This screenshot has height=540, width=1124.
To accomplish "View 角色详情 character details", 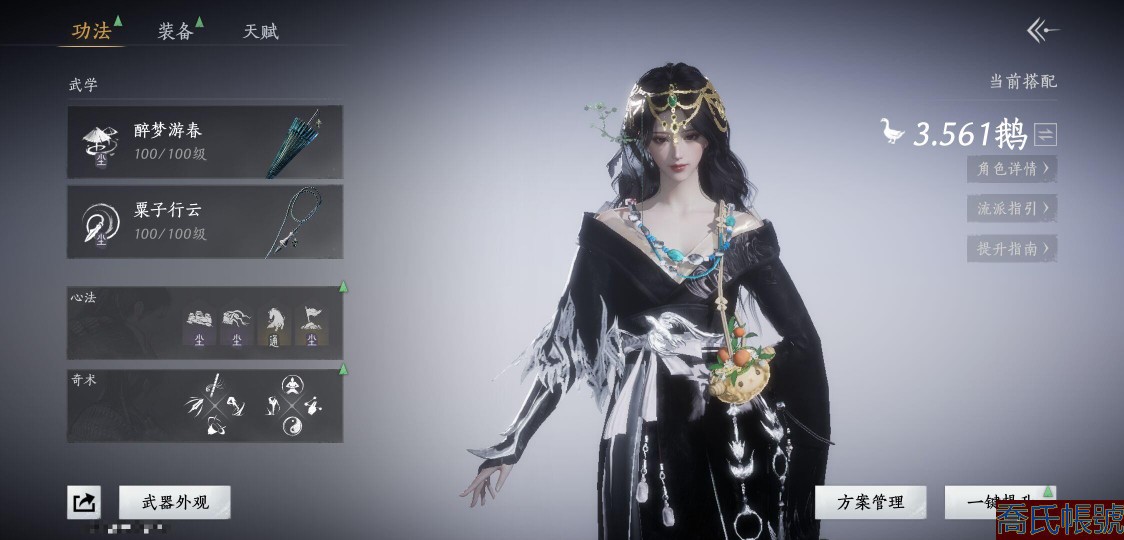I will 1012,169.
